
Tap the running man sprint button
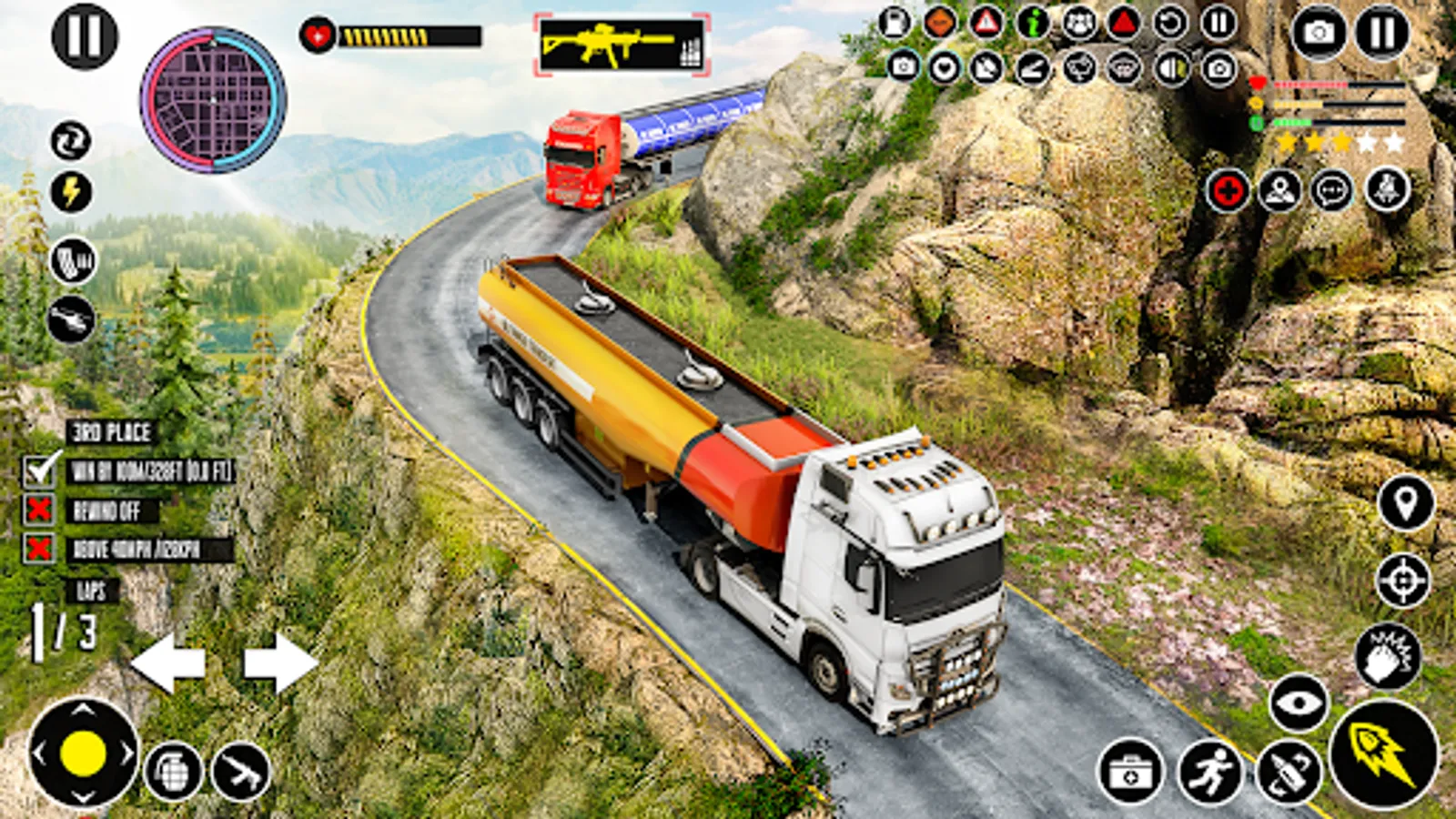tap(1210, 772)
